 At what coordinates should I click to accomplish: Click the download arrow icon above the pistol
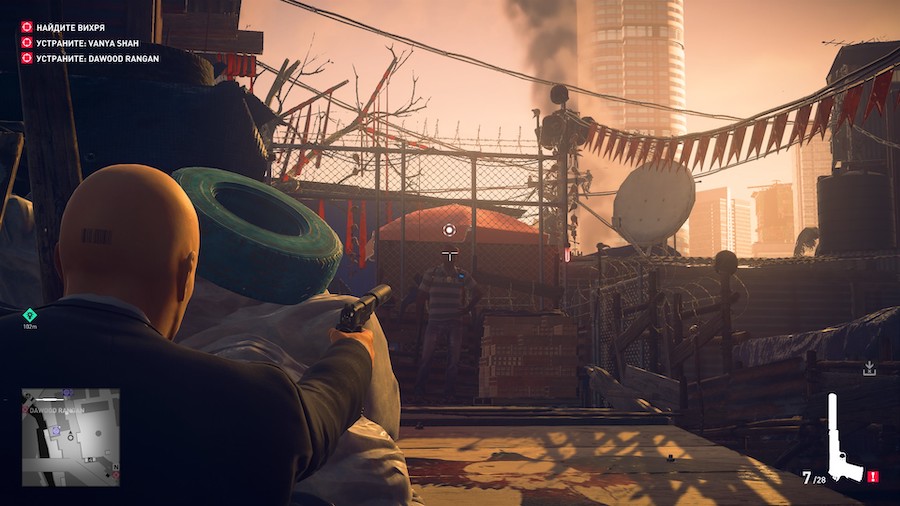869,369
